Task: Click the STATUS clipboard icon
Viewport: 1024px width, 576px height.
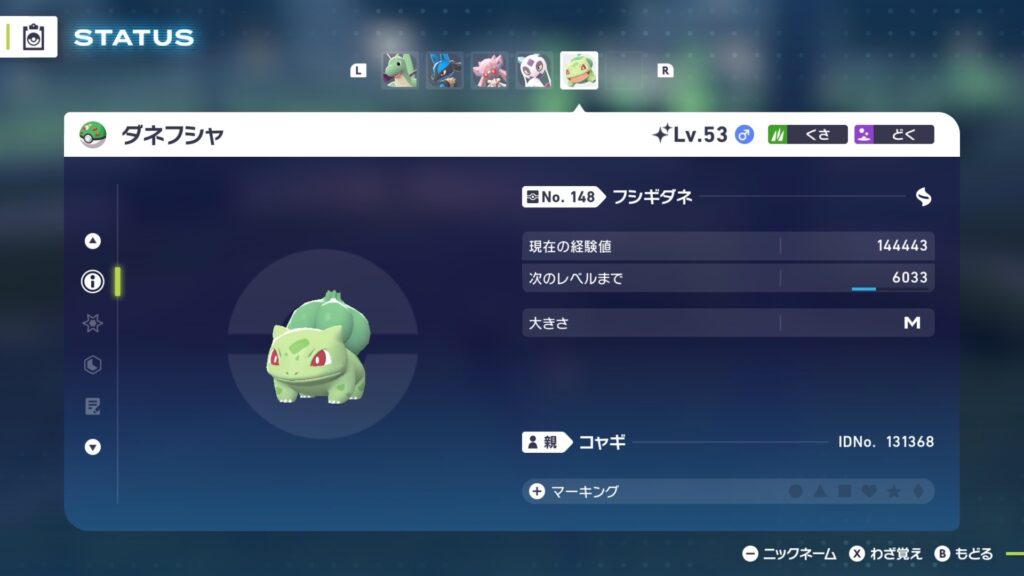Action: pos(34,37)
